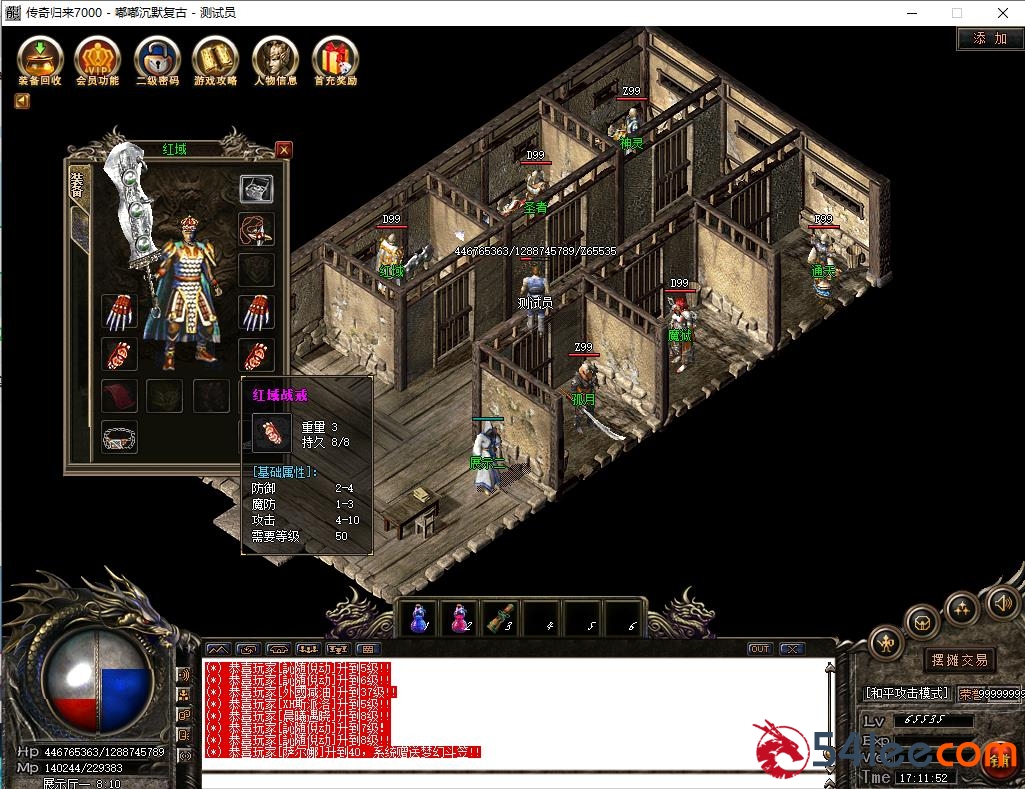Open the 游戏攻略 game guide book
This screenshot has width=1025, height=789.
click(216, 58)
